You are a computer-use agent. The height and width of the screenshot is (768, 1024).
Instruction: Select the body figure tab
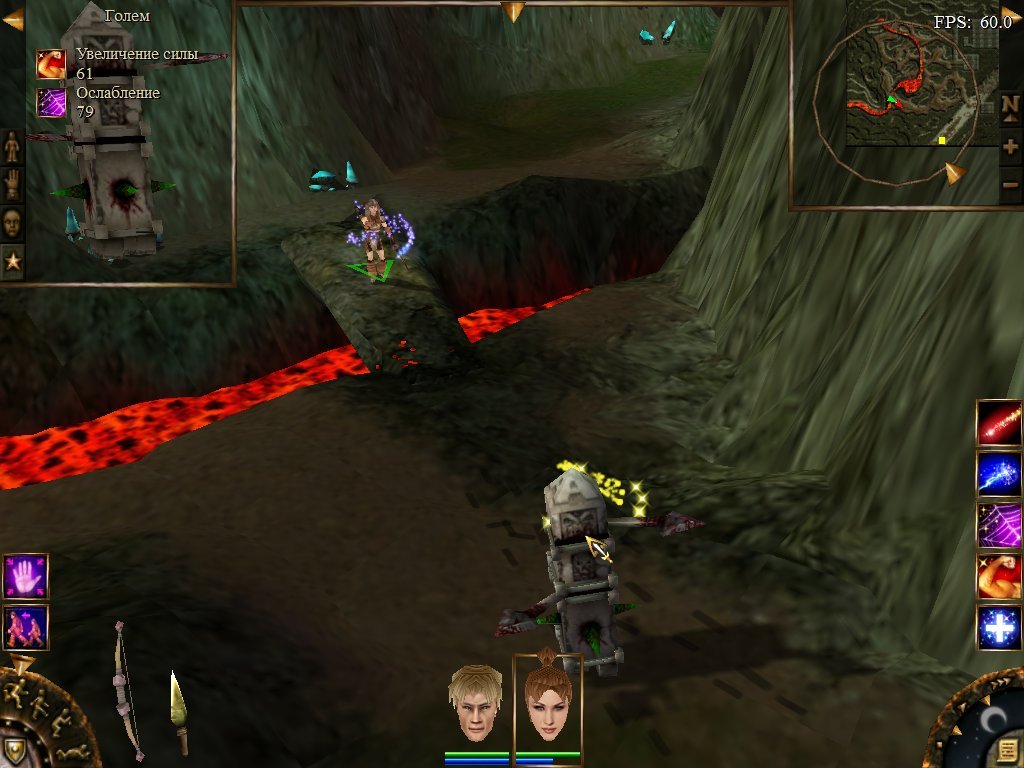click(x=12, y=146)
